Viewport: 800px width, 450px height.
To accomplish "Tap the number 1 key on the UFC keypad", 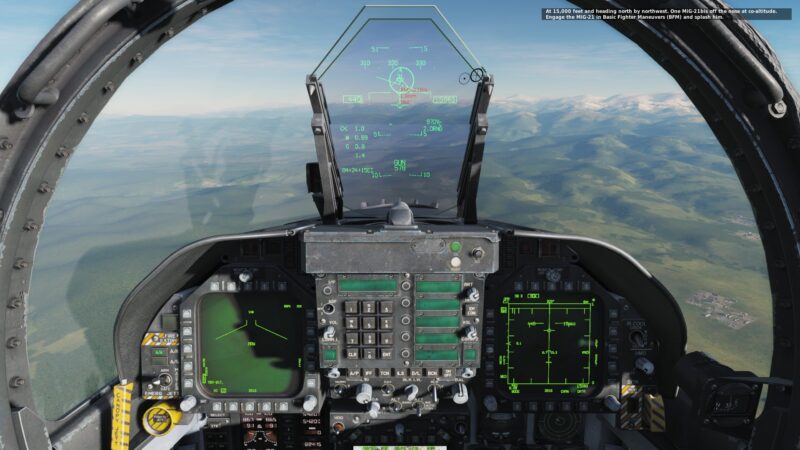I will pyautogui.click(x=349, y=306).
